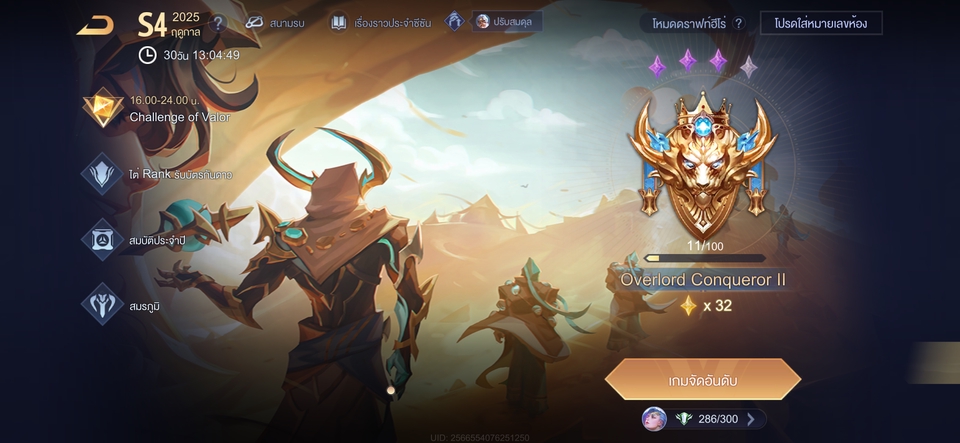Go back using the arrow button
Screen dimensions: 960x443
pyautogui.click(x=95, y=24)
